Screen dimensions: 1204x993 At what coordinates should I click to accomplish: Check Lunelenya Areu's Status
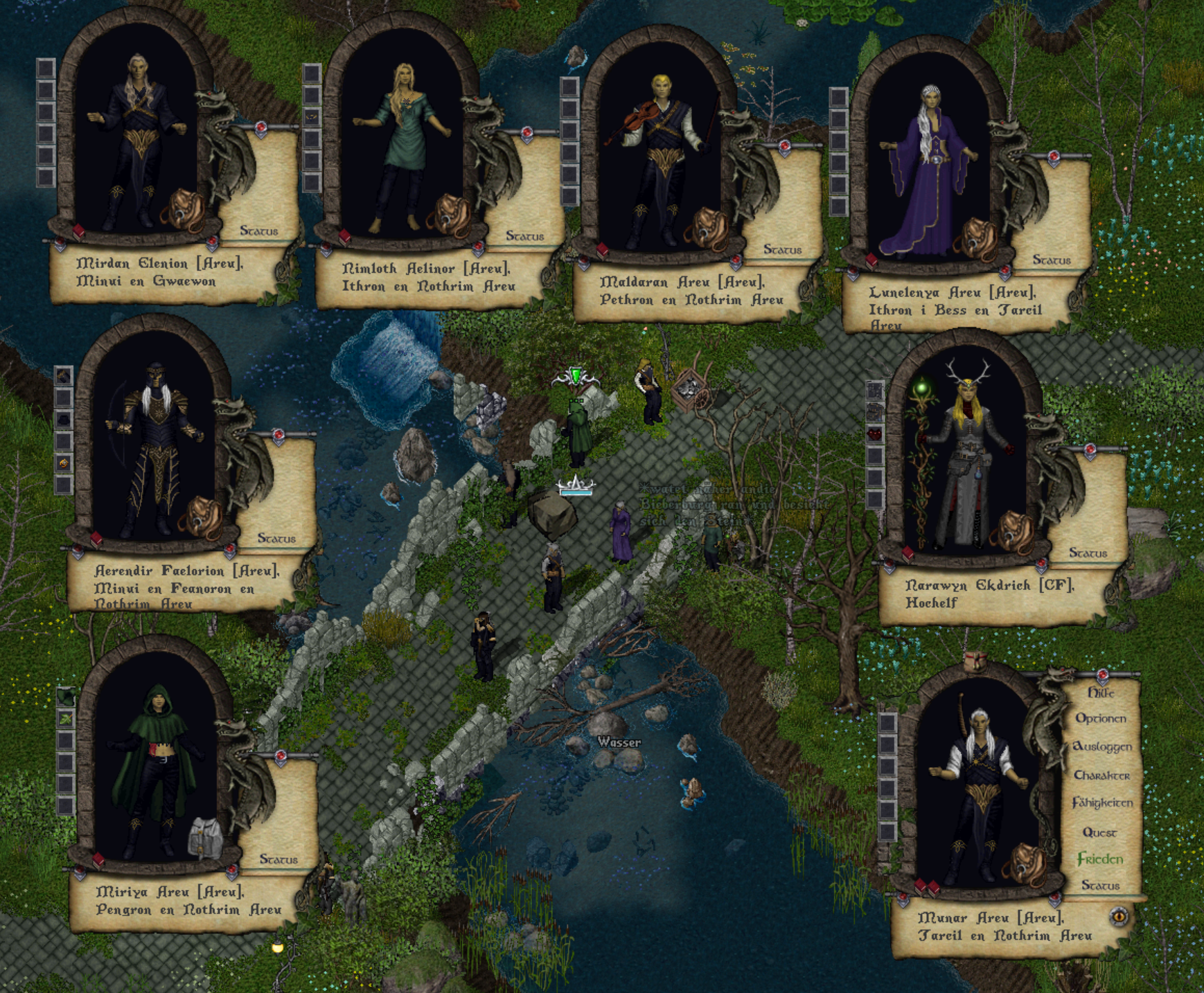[x=1051, y=260]
